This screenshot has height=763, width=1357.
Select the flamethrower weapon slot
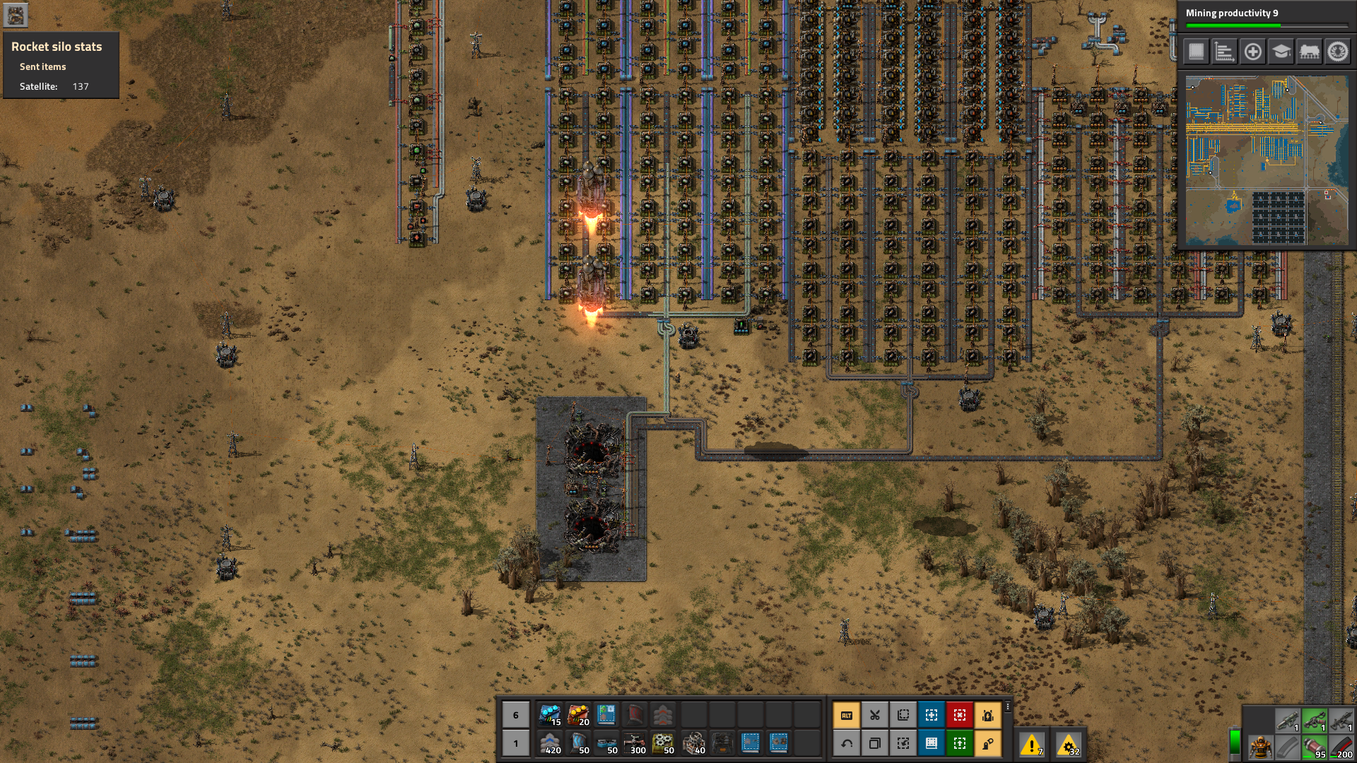point(1314,720)
